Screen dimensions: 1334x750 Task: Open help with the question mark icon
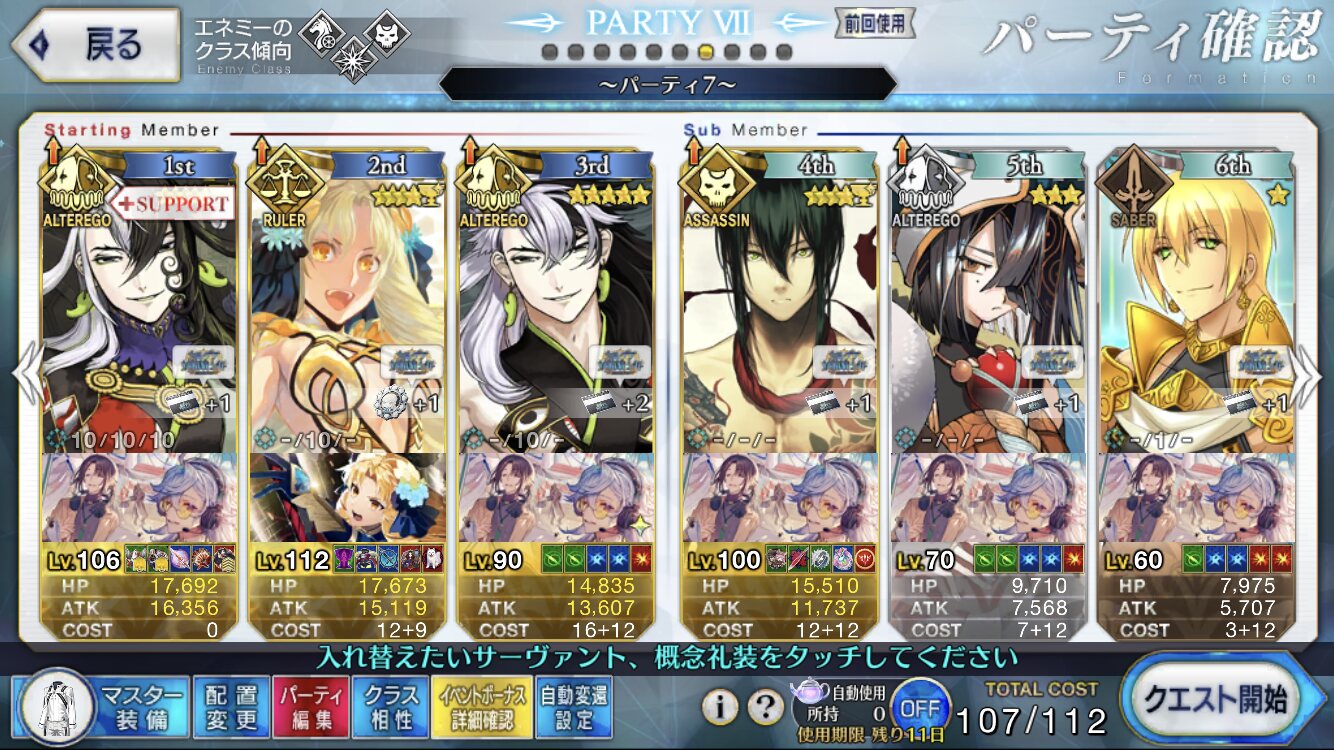click(x=765, y=707)
